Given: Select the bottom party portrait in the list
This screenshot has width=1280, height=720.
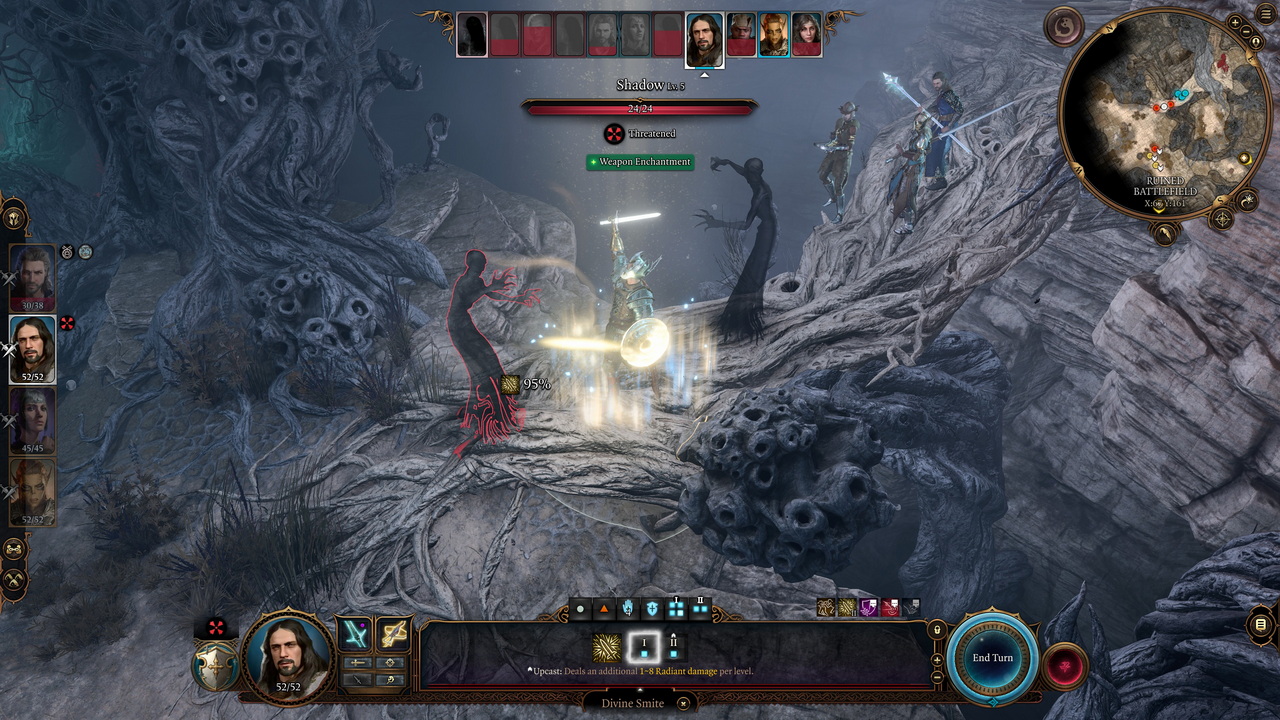Looking at the screenshot, I should pos(33,490).
